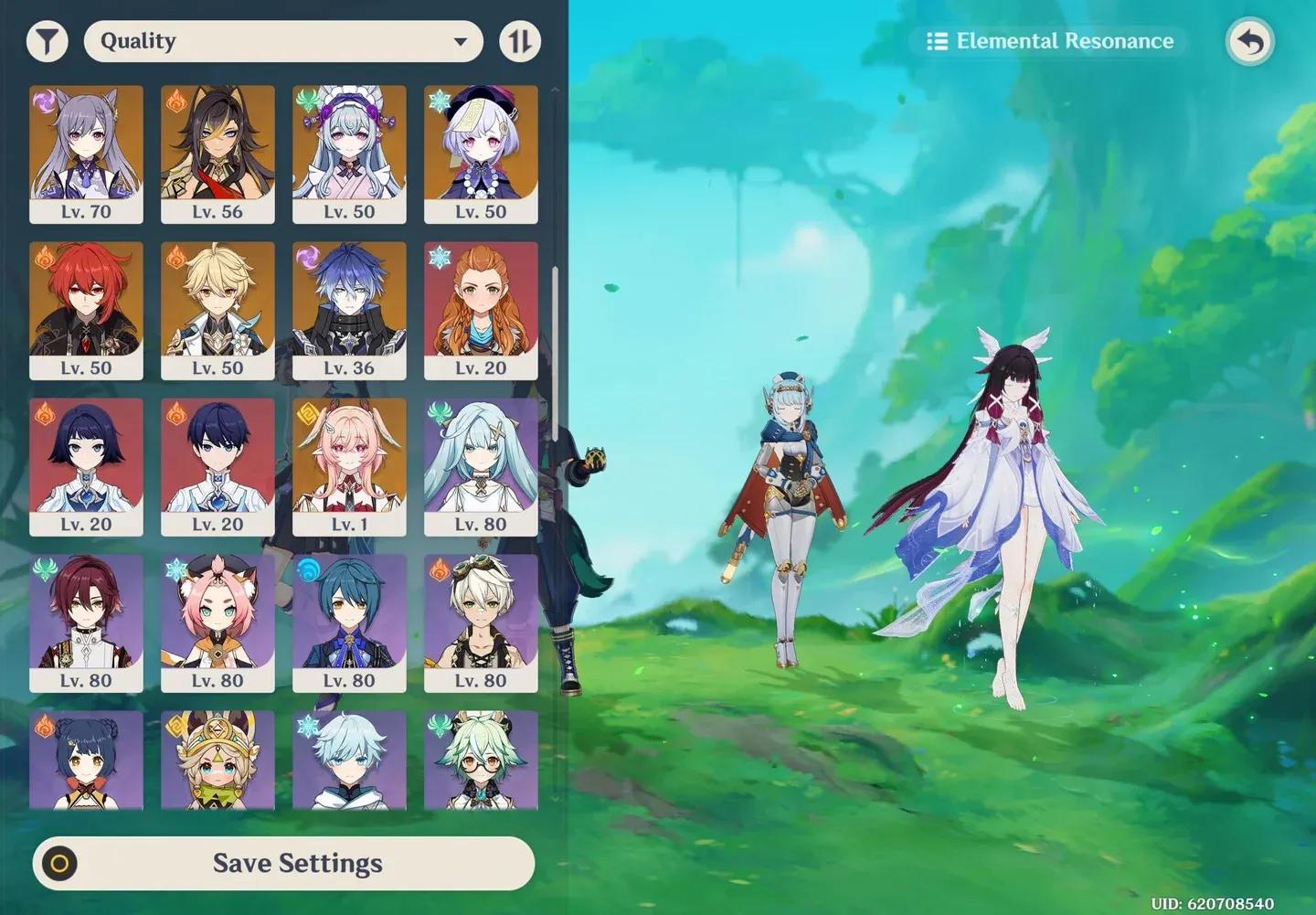Toggle Diona into the party

(x=218, y=622)
